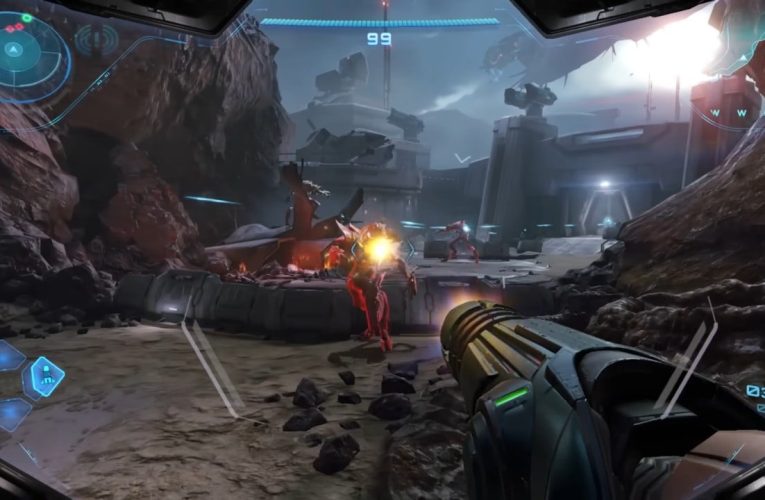Viewport: 765px width, 500px height.
Task: Select the signal-wave scanner icon beside the radar
Action: [97, 40]
